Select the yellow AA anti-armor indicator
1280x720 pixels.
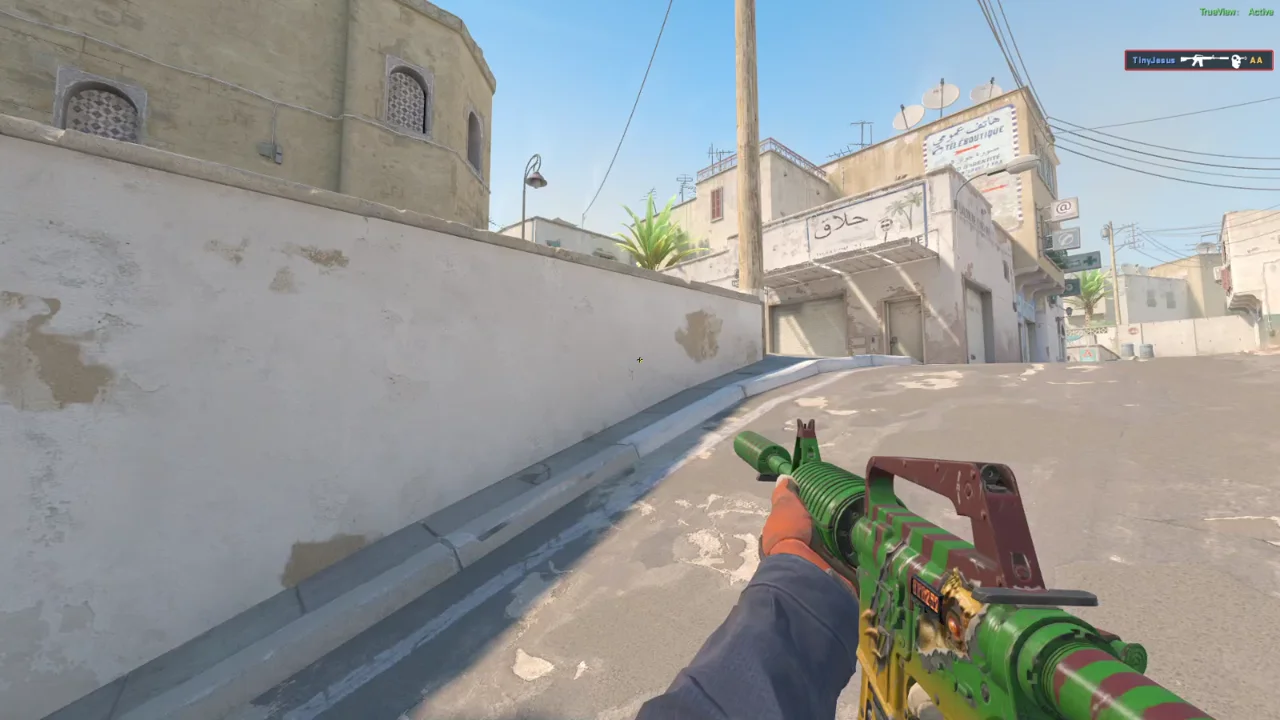coord(1256,60)
